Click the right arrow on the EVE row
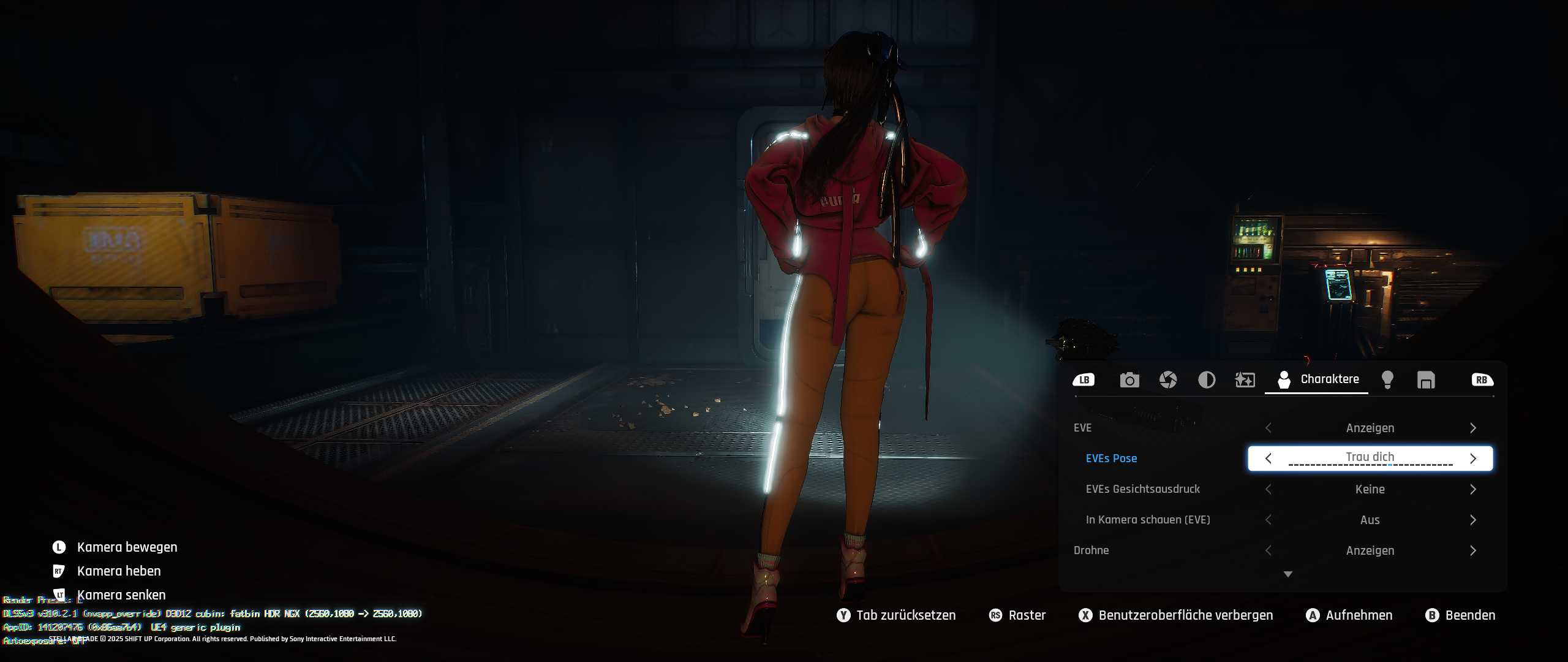This screenshot has height=662, width=1568. (x=1473, y=428)
